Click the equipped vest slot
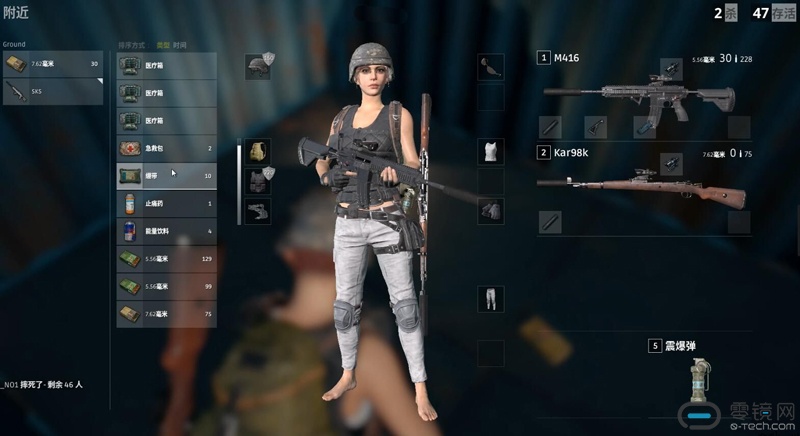Image resolution: width=800 pixels, height=436 pixels. pos(258,181)
